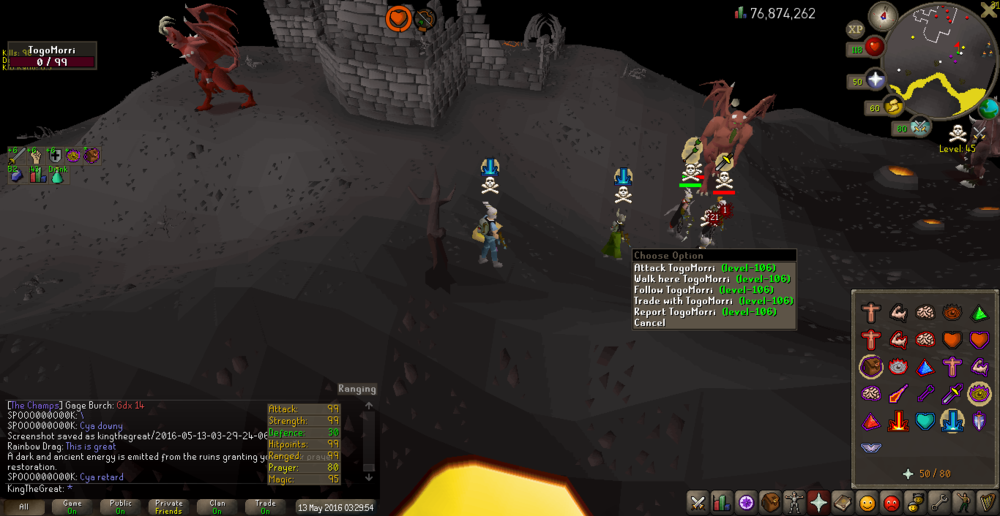Open the Inventory backpack tab
Viewport: 1000px width, 516px height.
click(770, 502)
